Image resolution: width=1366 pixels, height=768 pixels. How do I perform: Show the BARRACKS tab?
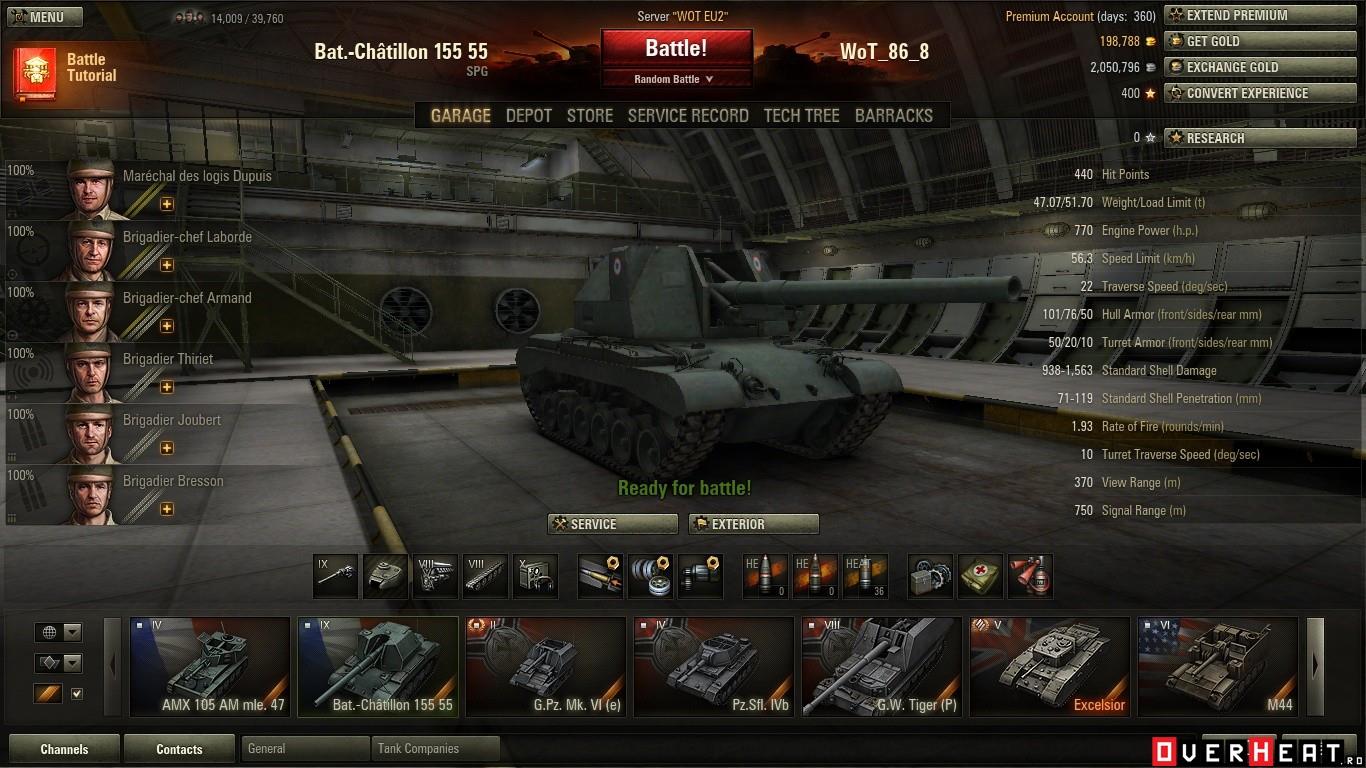893,116
